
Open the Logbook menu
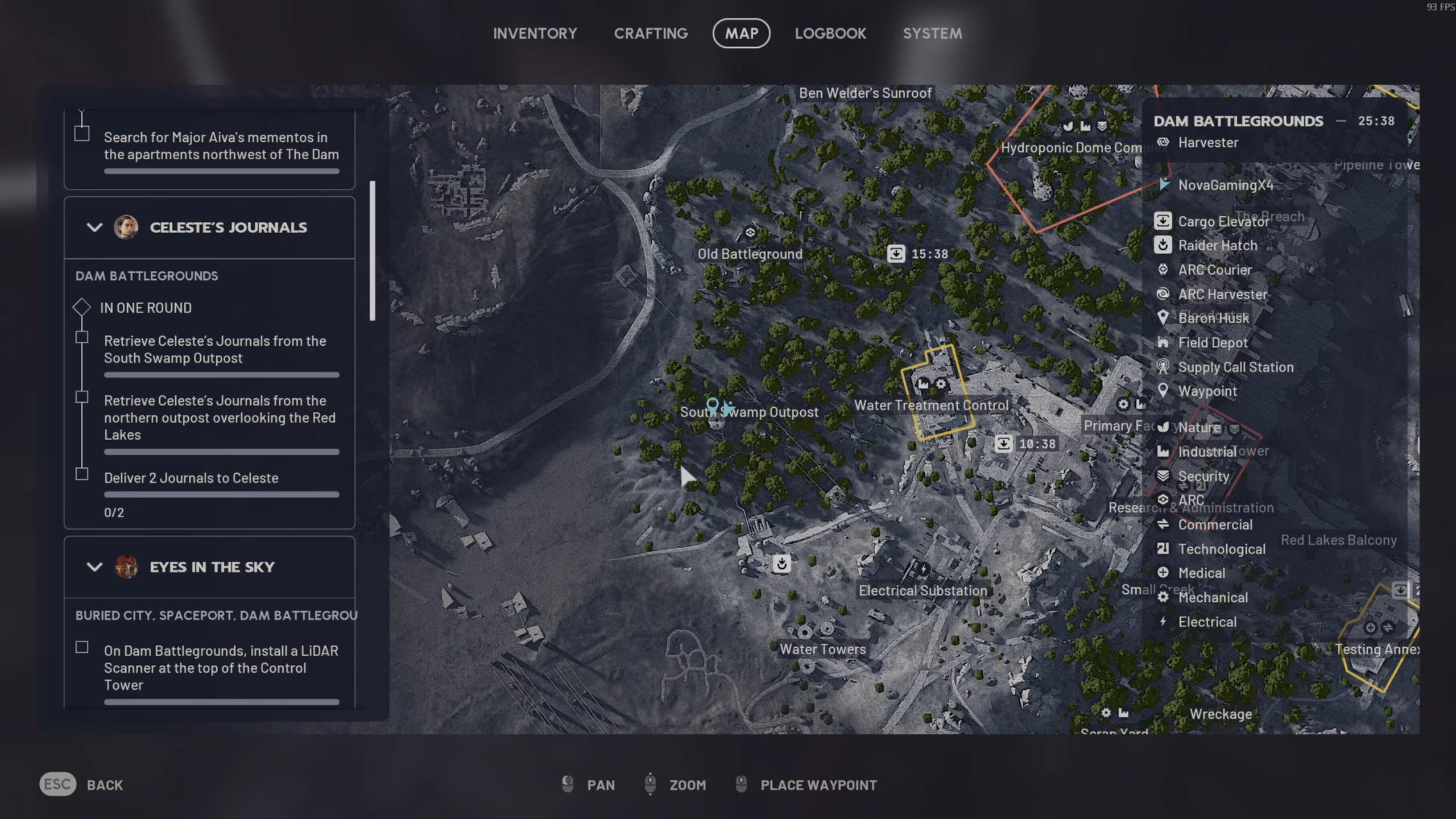tap(831, 33)
